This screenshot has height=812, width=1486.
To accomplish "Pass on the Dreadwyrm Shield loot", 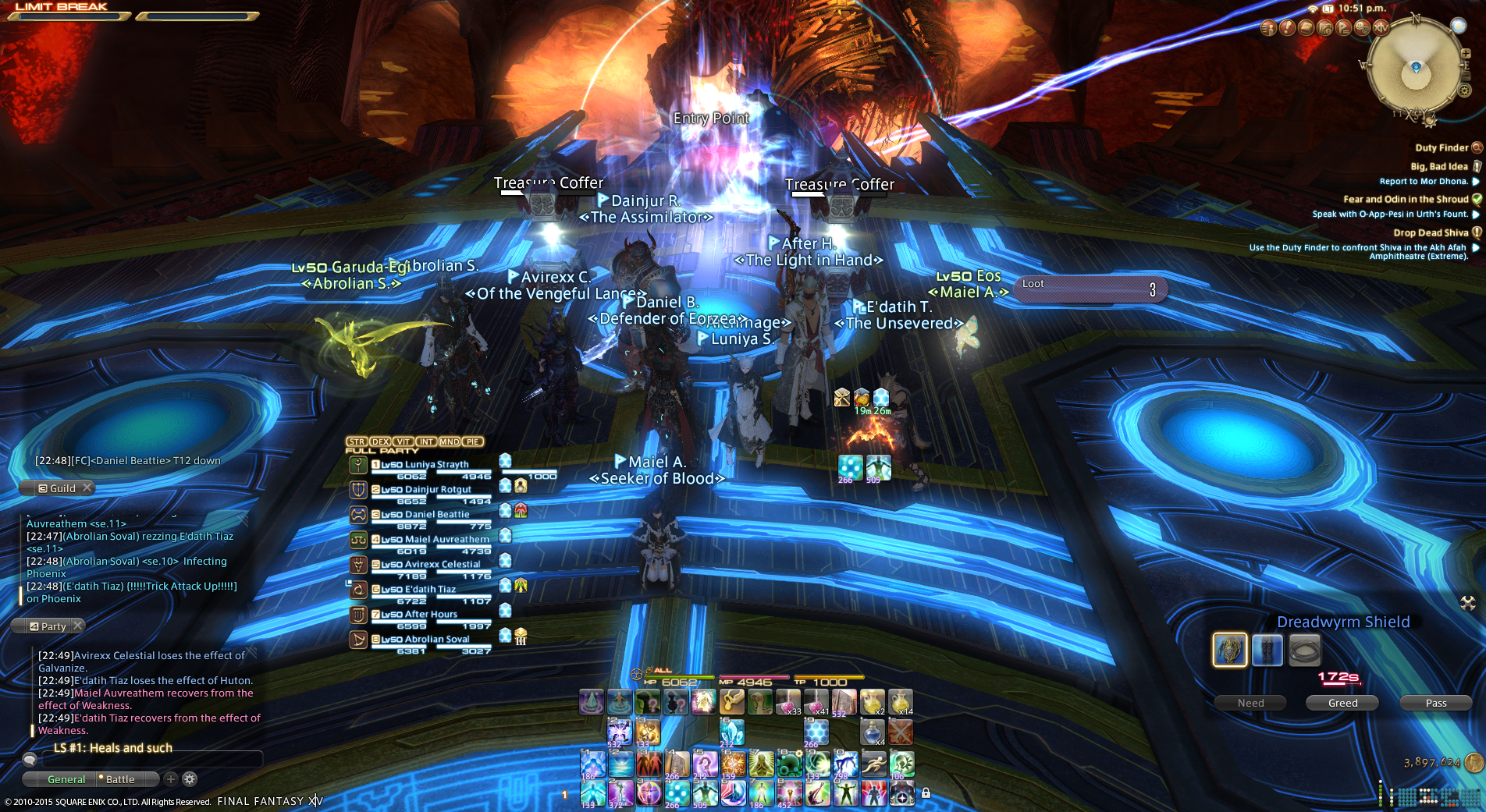I will tap(1435, 703).
